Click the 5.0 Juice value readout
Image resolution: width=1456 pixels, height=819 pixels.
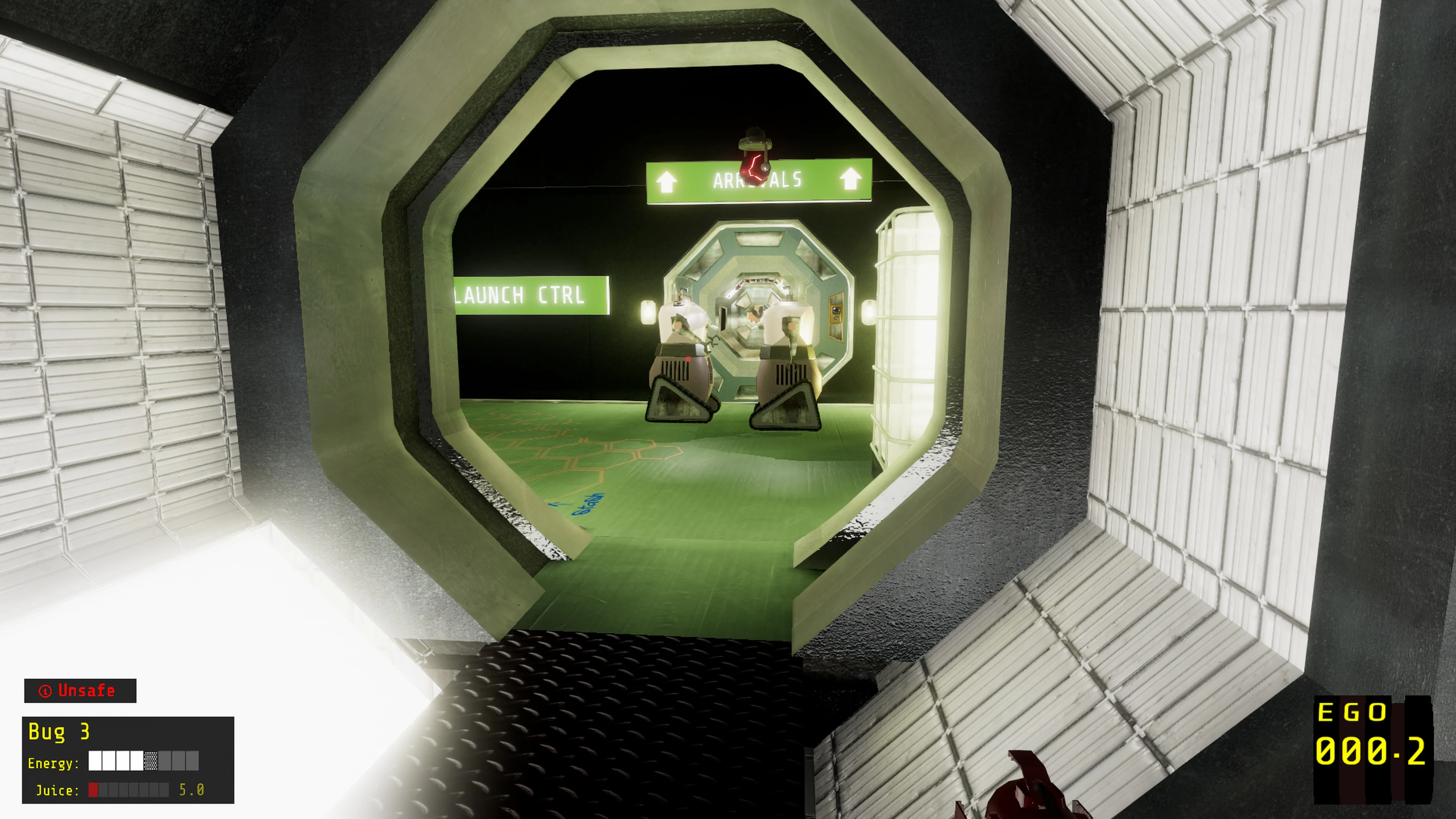[191, 790]
